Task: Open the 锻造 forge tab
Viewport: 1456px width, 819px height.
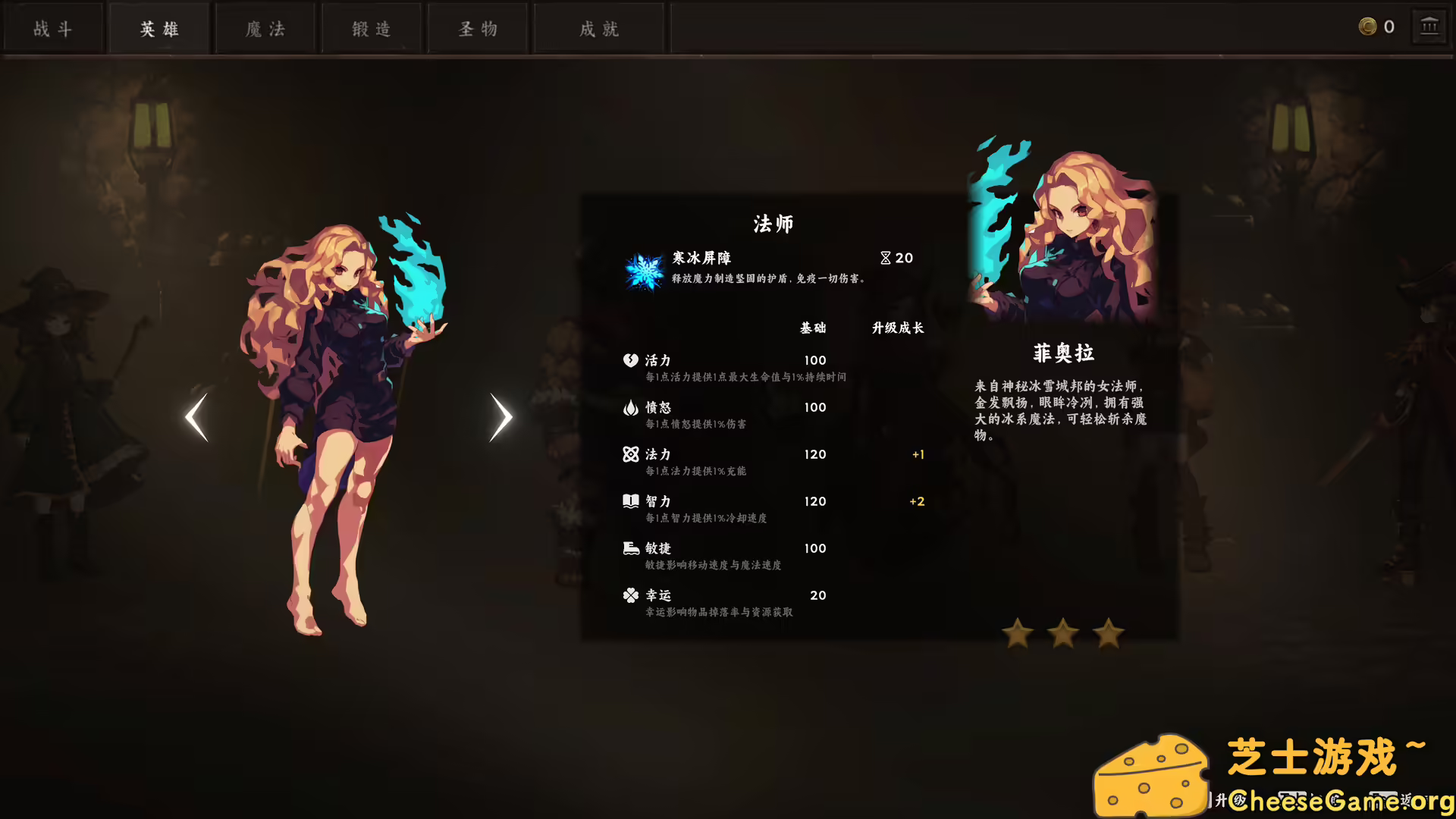Action: click(x=371, y=28)
